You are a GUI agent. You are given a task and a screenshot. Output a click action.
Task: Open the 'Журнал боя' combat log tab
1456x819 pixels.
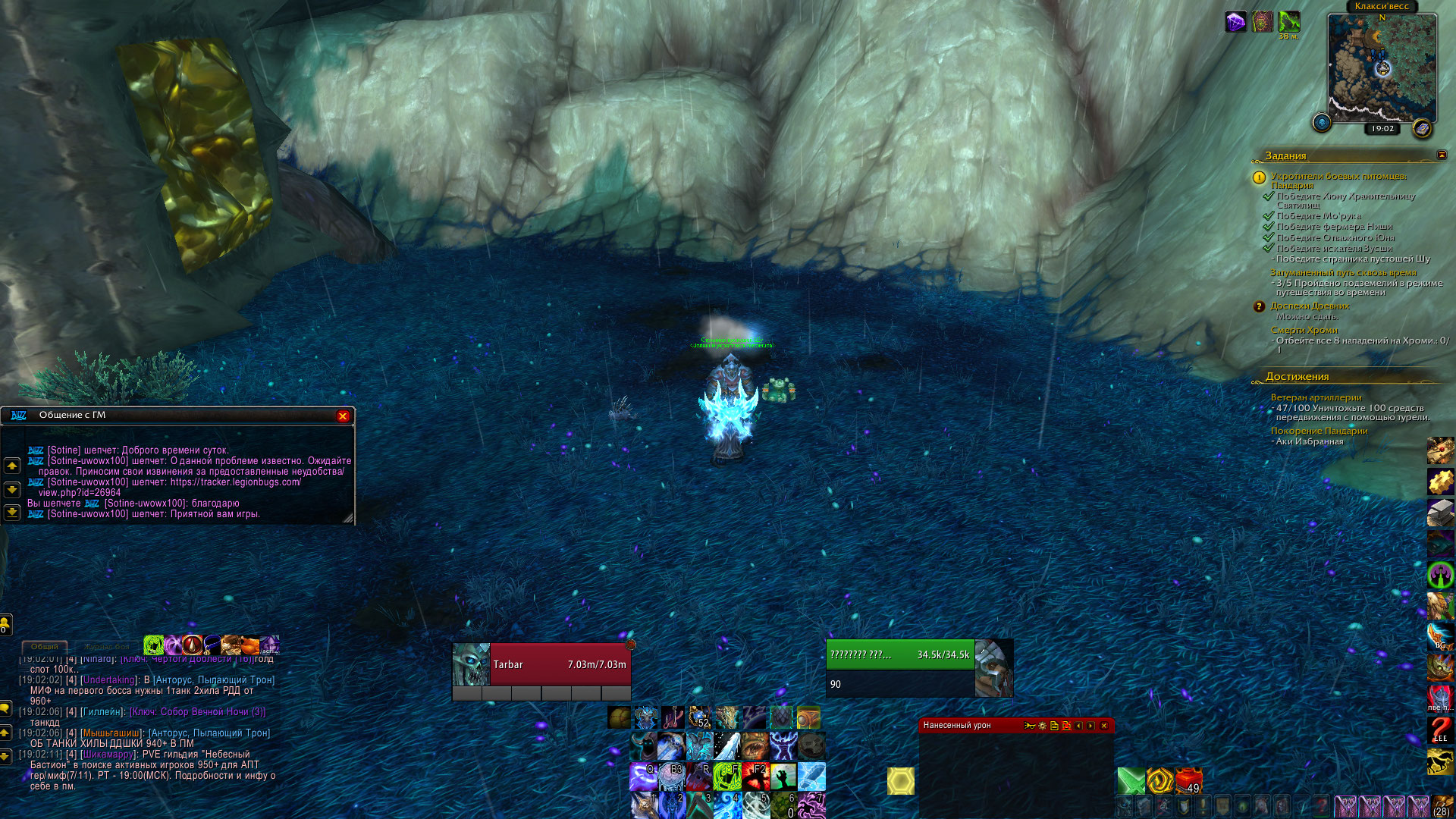click(x=106, y=647)
